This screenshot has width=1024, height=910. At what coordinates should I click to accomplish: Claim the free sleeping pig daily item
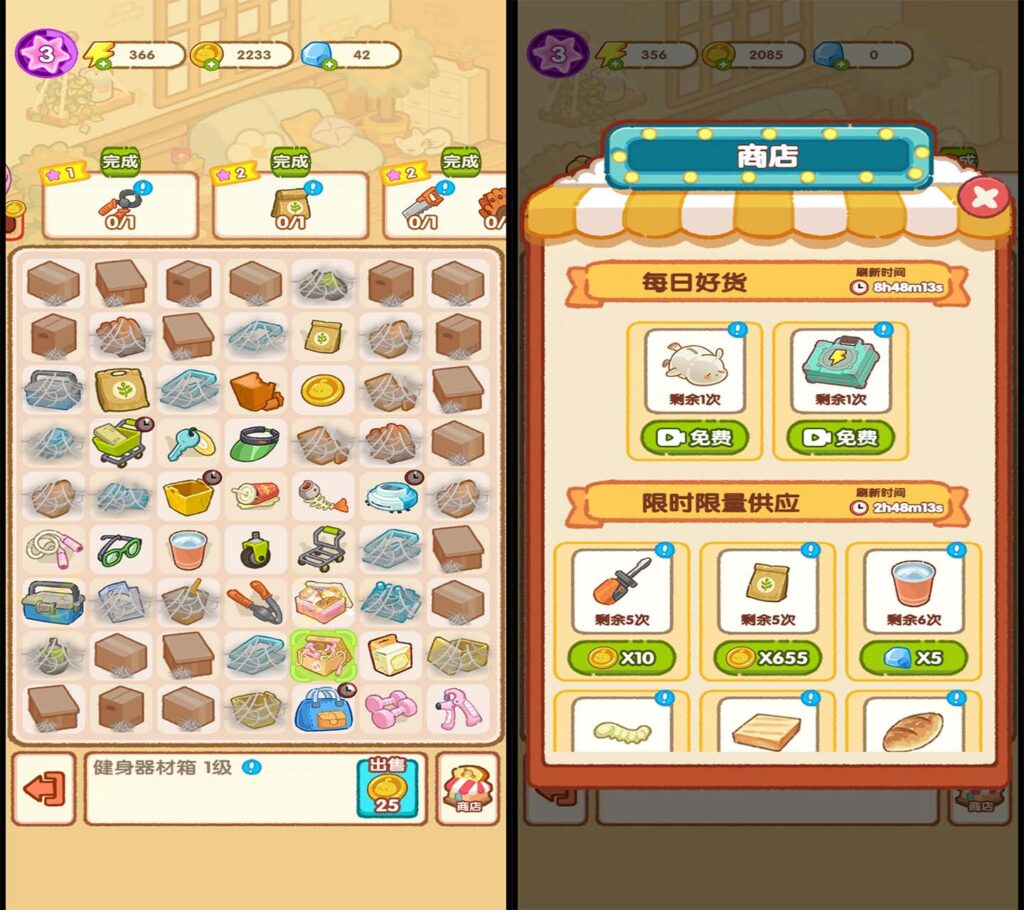coord(696,437)
